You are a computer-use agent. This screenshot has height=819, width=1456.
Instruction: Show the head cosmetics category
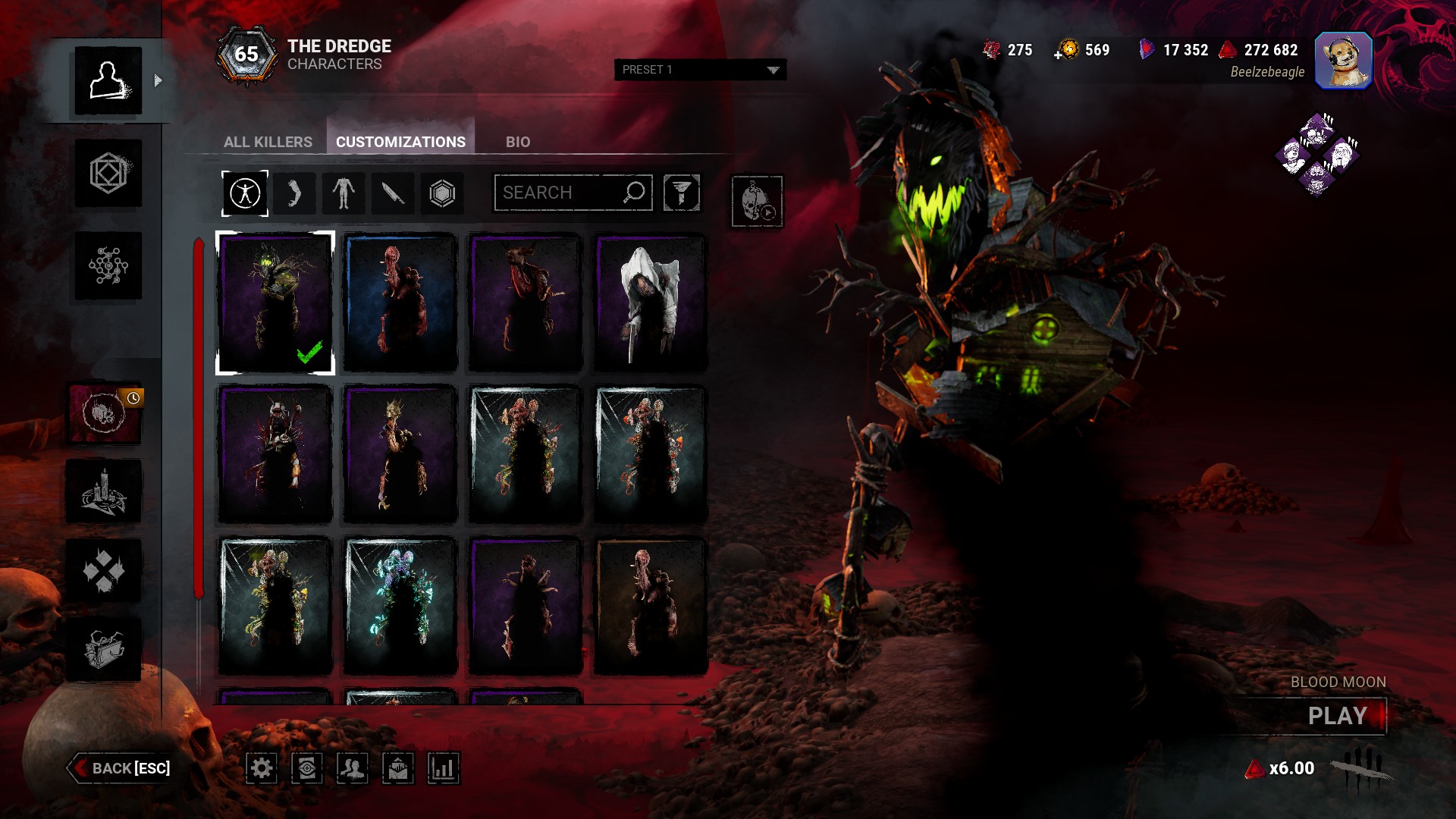[x=293, y=193]
